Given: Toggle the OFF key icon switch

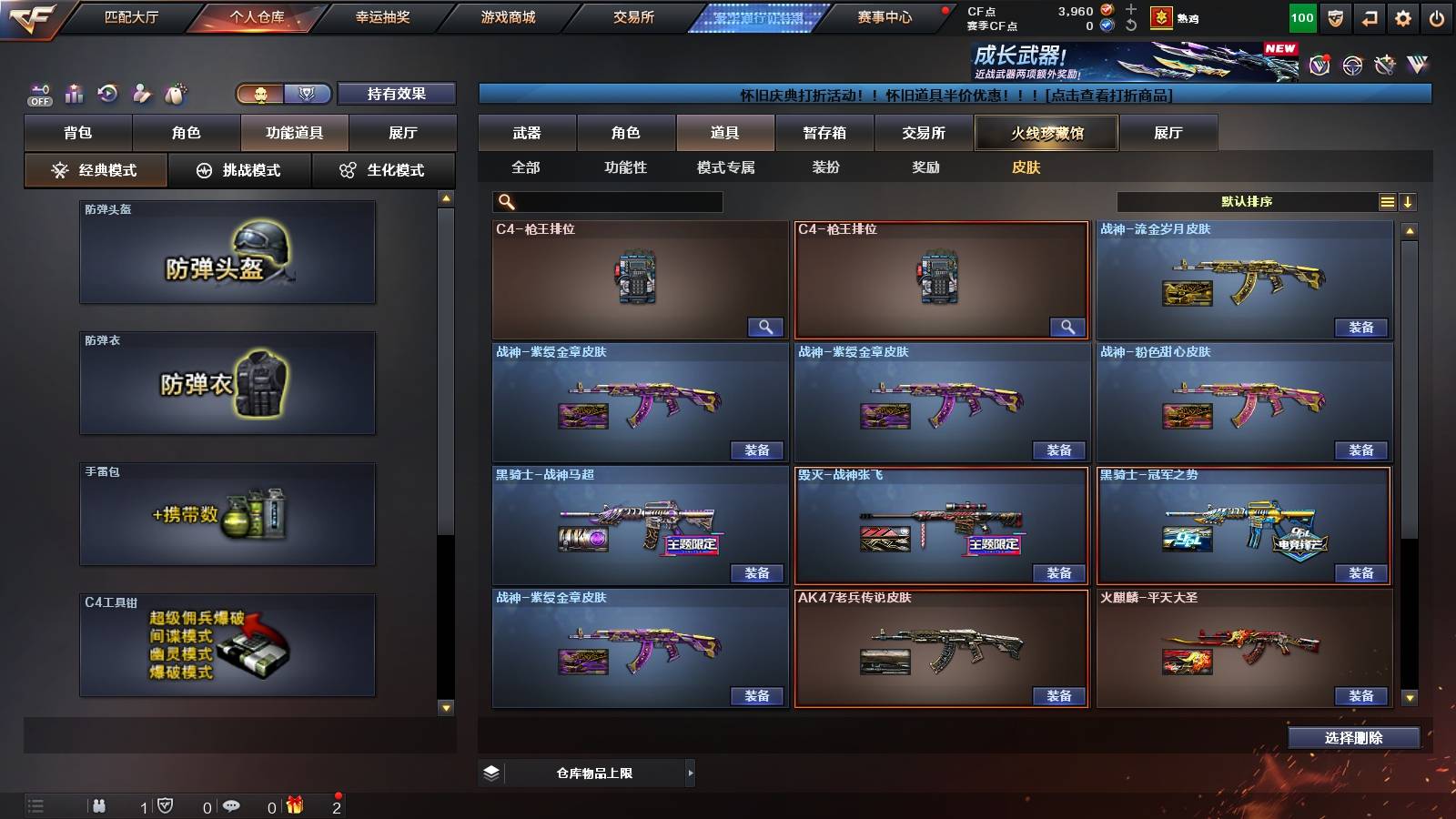Looking at the screenshot, I should click(x=38, y=95).
